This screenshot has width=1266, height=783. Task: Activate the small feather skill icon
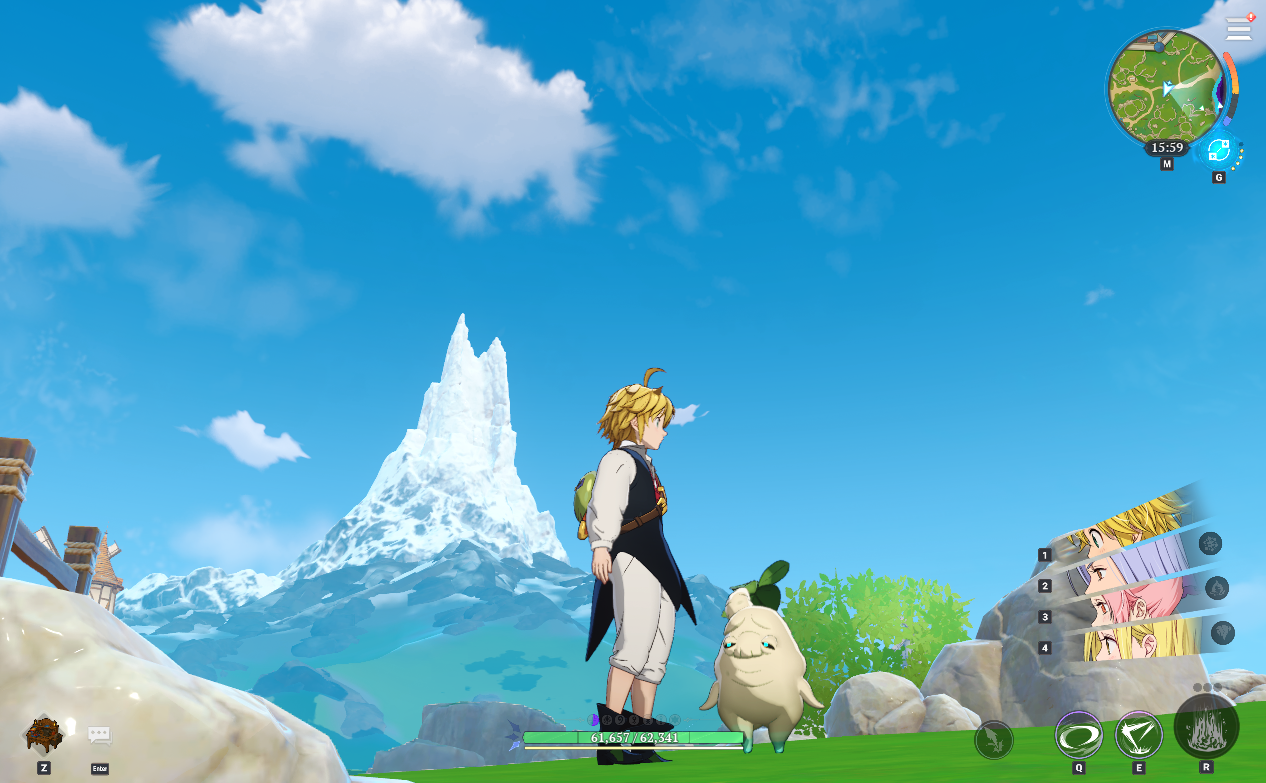(x=994, y=740)
